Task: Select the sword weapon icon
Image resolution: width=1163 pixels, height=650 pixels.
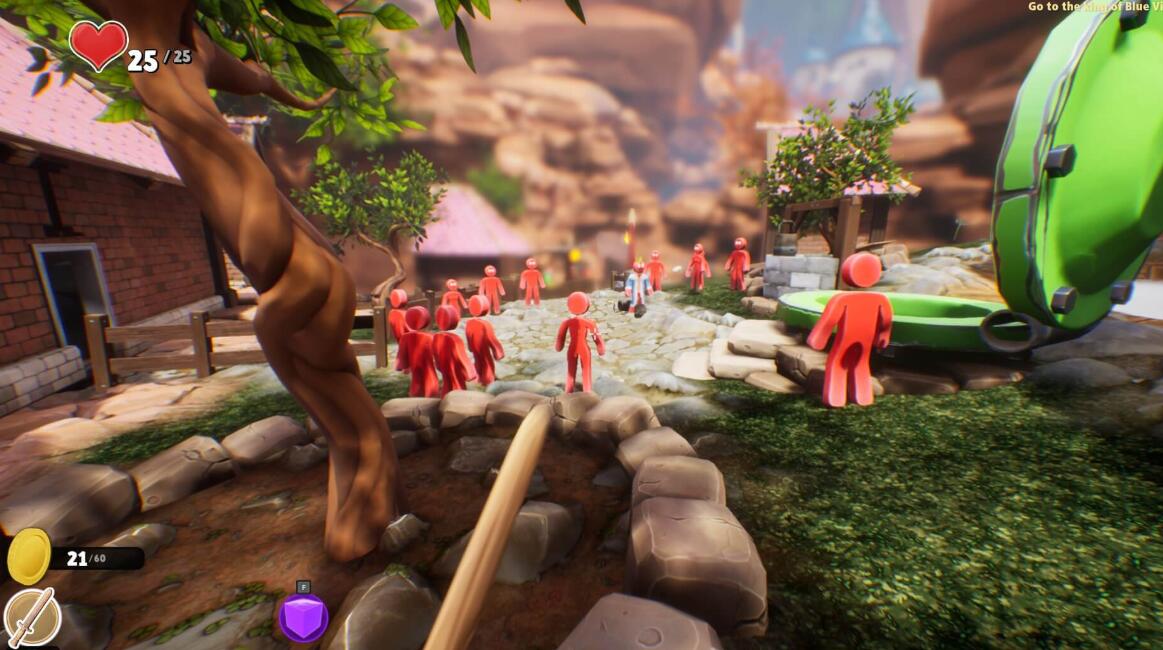Action: [x=32, y=618]
